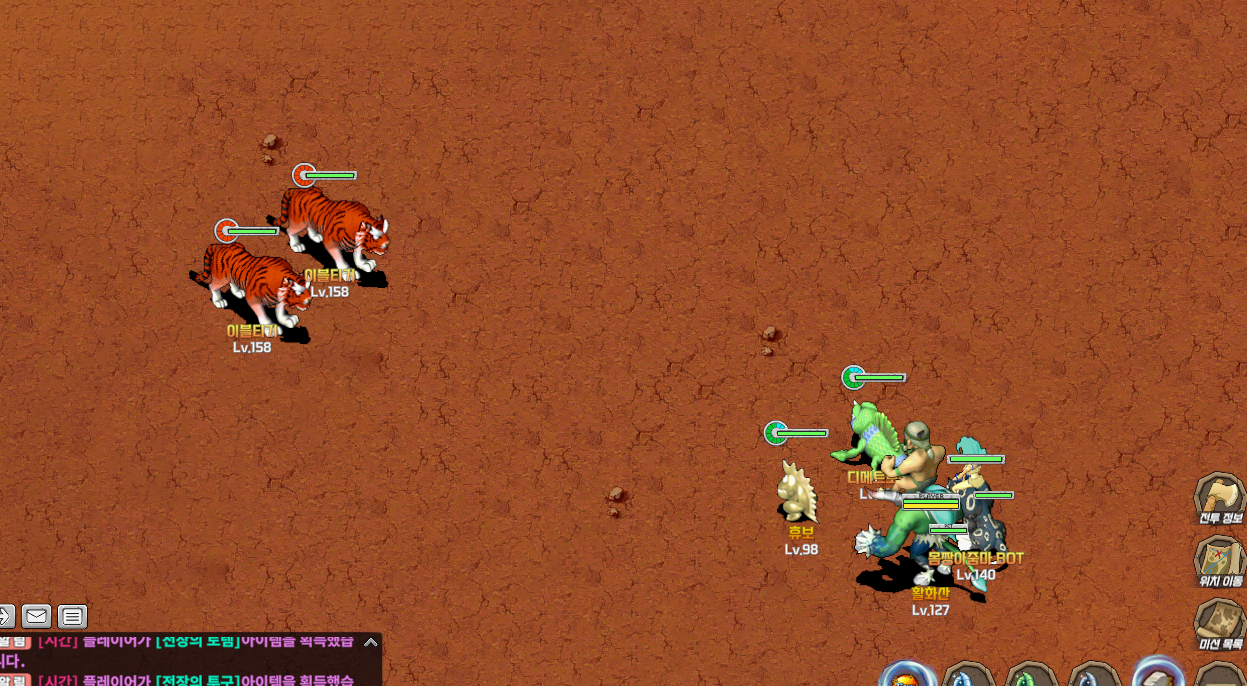Viewport: 1247px width, 686px height.
Task: Select the orange creature hotbar icon
Action: 907,677
